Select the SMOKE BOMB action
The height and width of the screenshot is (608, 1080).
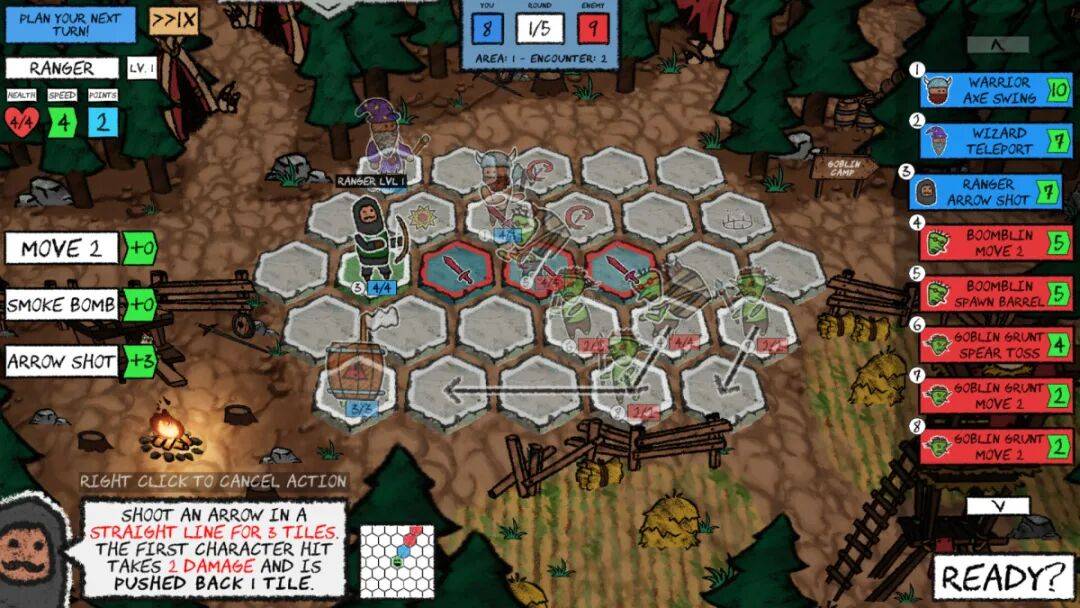pos(62,305)
